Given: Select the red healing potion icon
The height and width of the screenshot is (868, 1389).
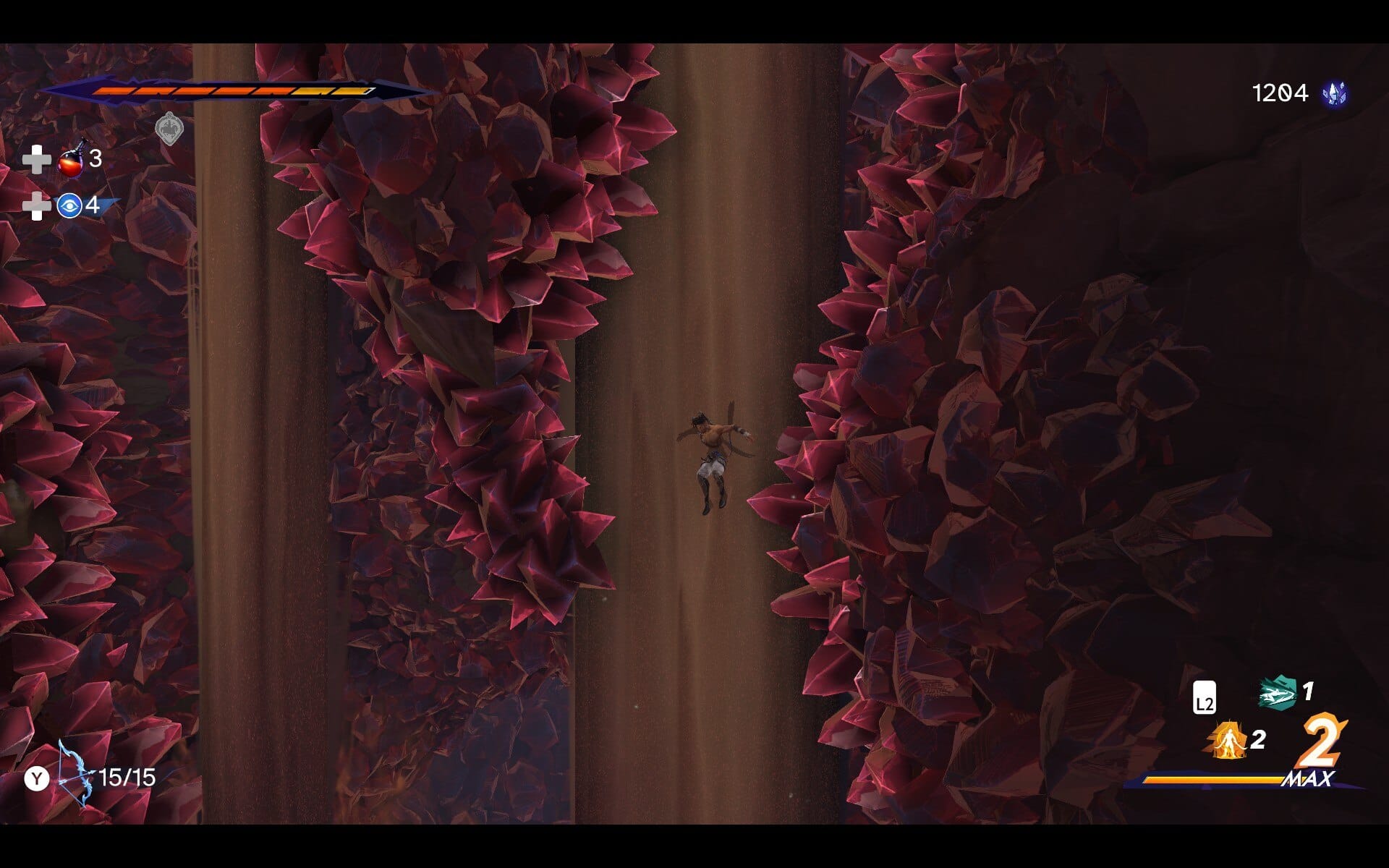Looking at the screenshot, I should [x=72, y=159].
